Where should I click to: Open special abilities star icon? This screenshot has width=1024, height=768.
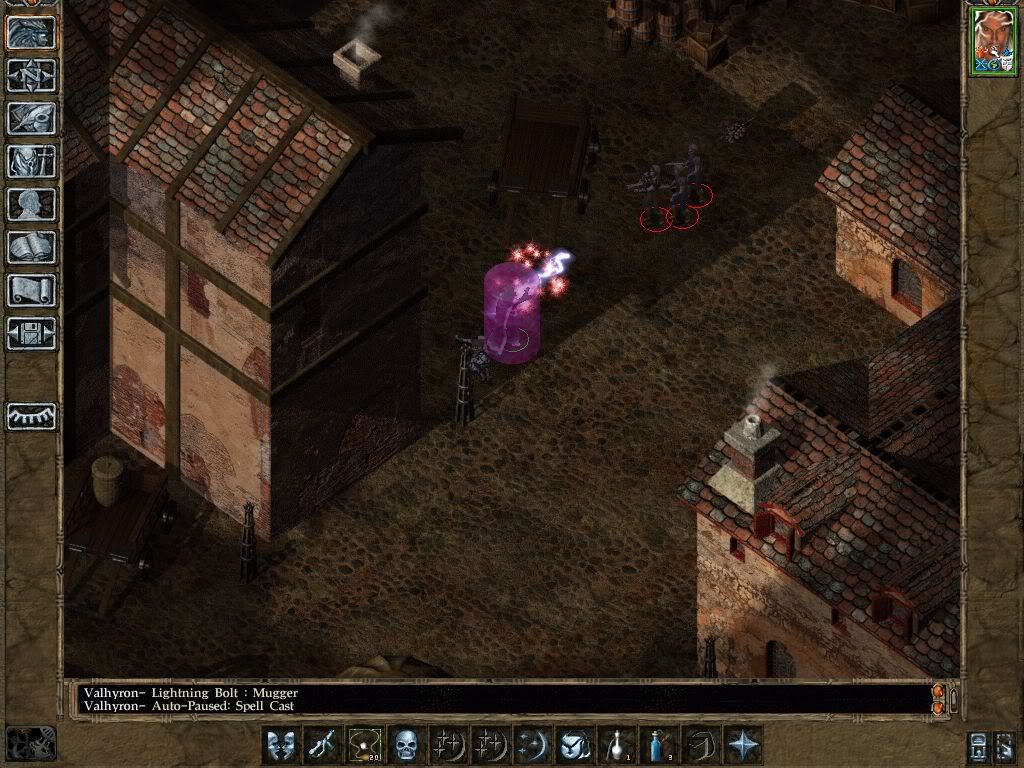(744, 745)
